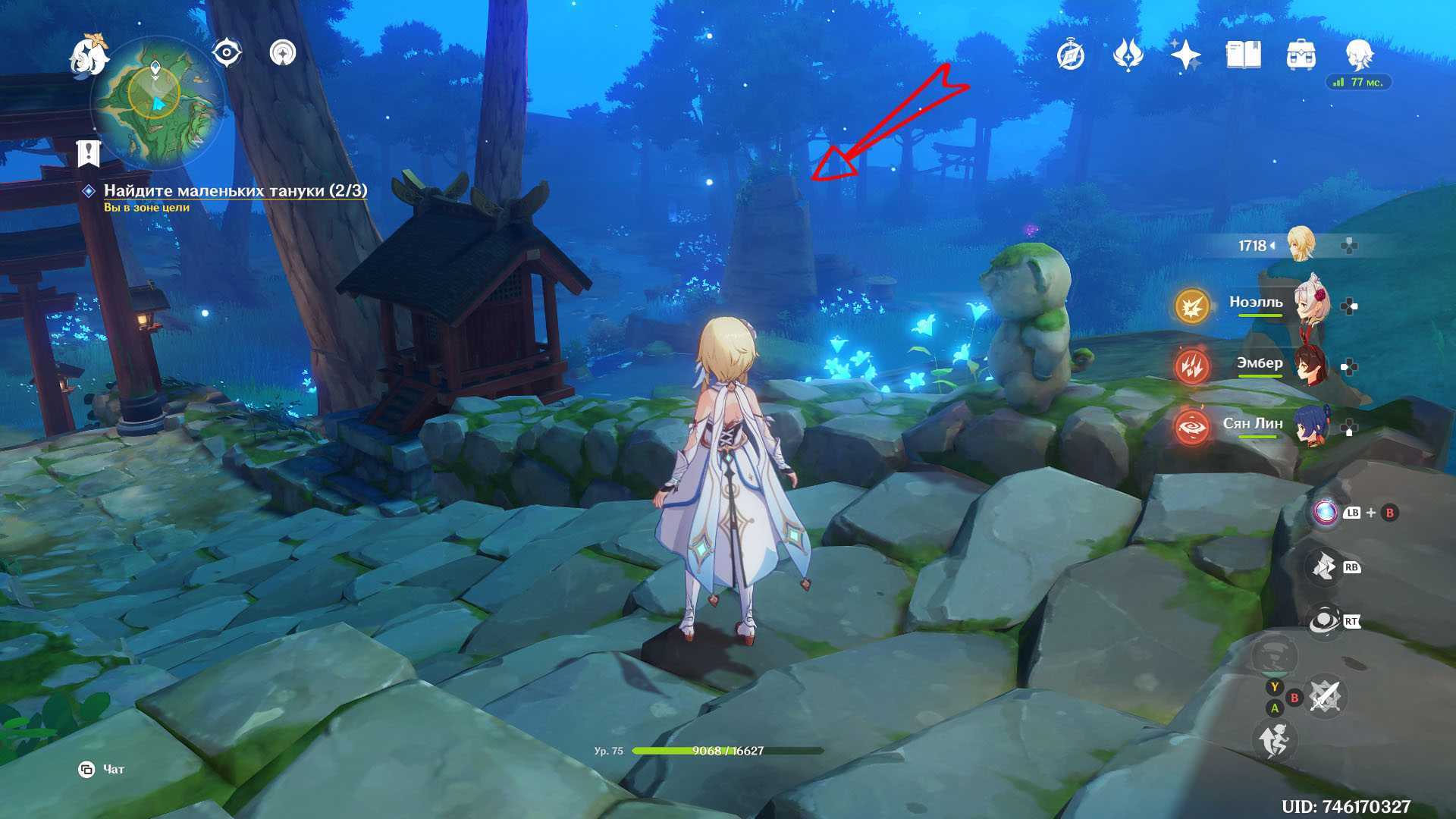Open the adventurer handbook book icon
The image size is (1456, 819).
point(1243,55)
